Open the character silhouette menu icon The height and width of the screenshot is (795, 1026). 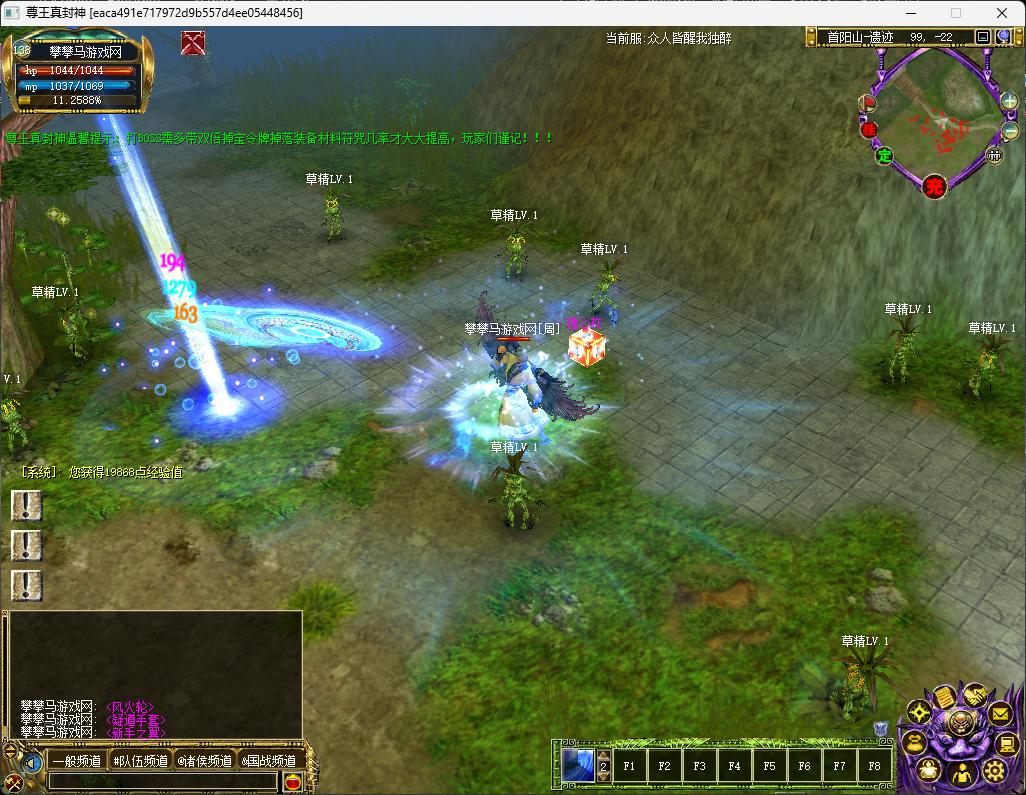point(961,773)
